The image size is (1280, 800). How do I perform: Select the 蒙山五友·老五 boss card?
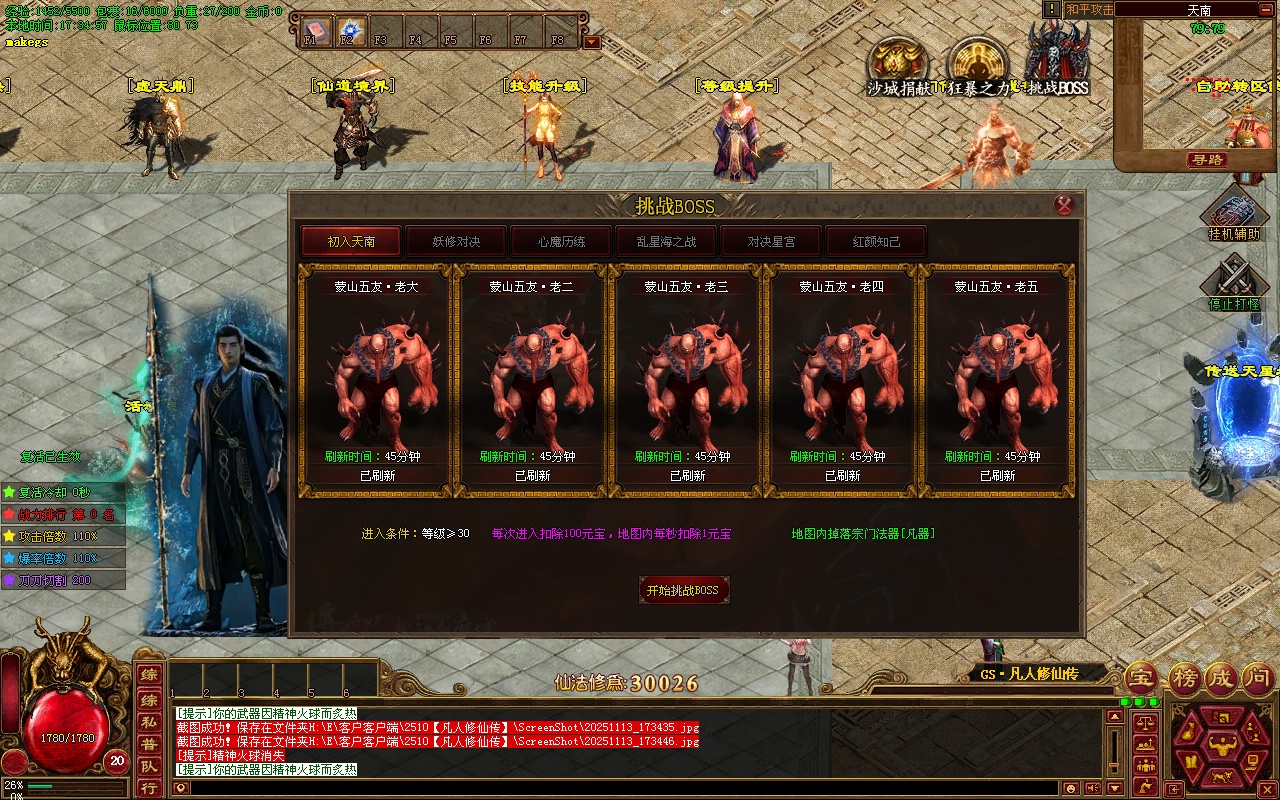(x=997, y=380)
